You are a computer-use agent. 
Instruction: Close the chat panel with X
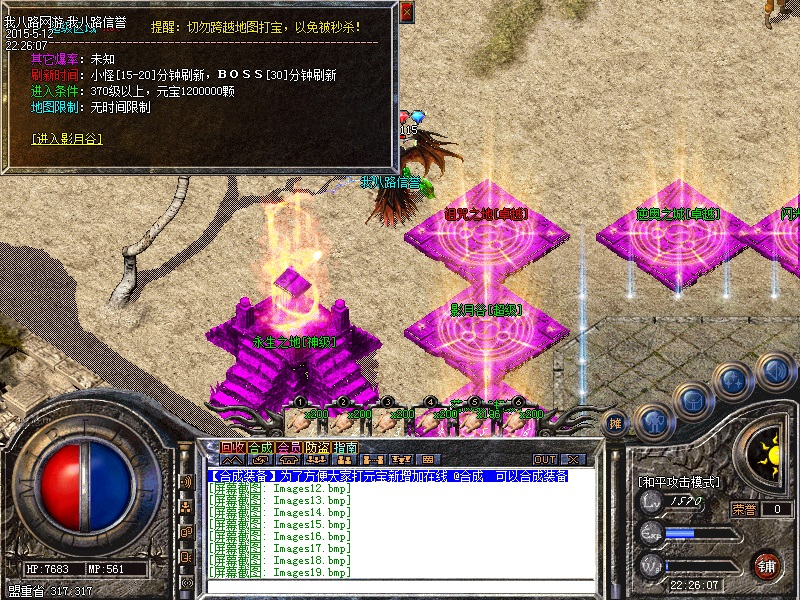[x=574, y=460]
